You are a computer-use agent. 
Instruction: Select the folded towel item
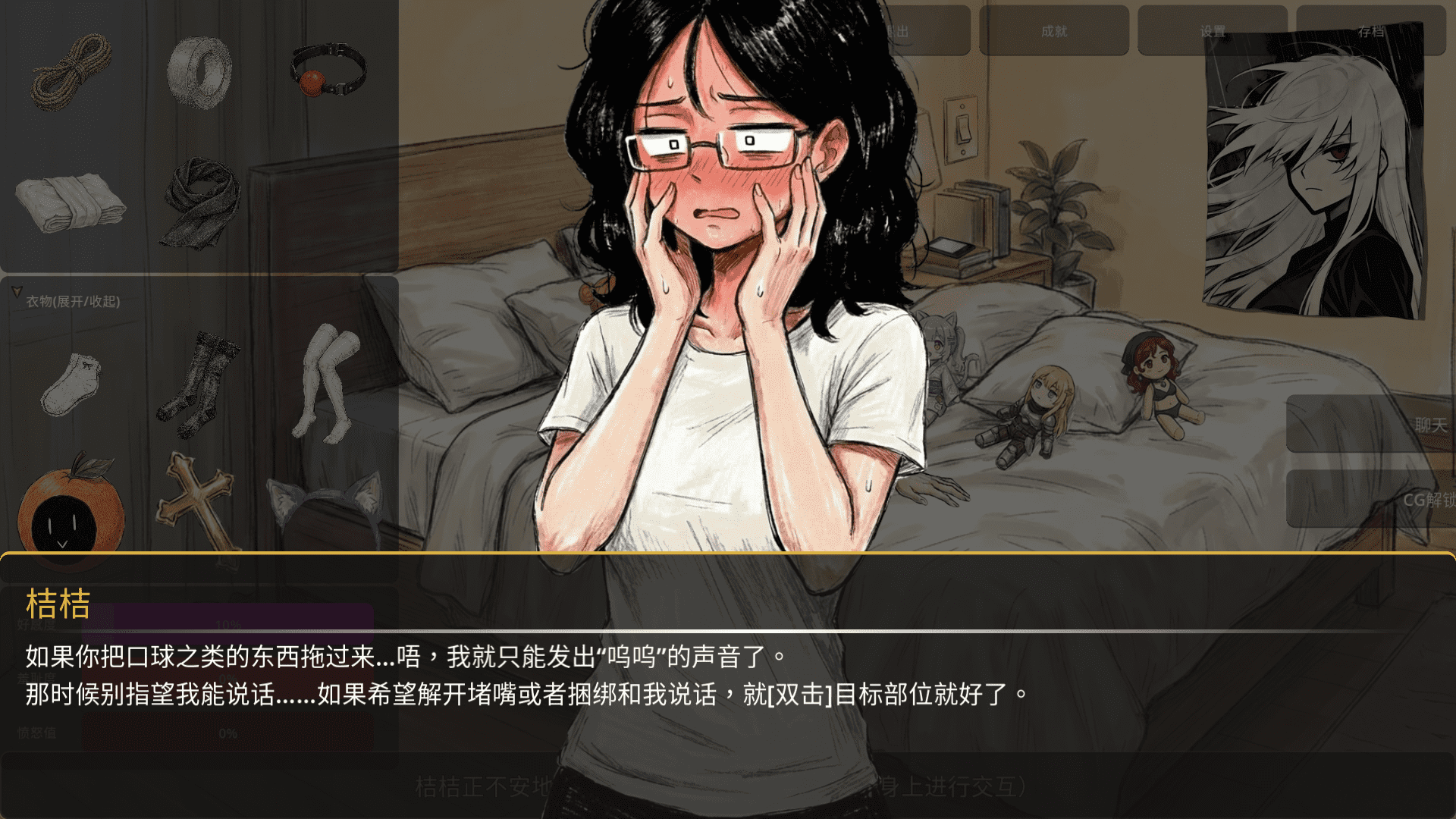72,205
